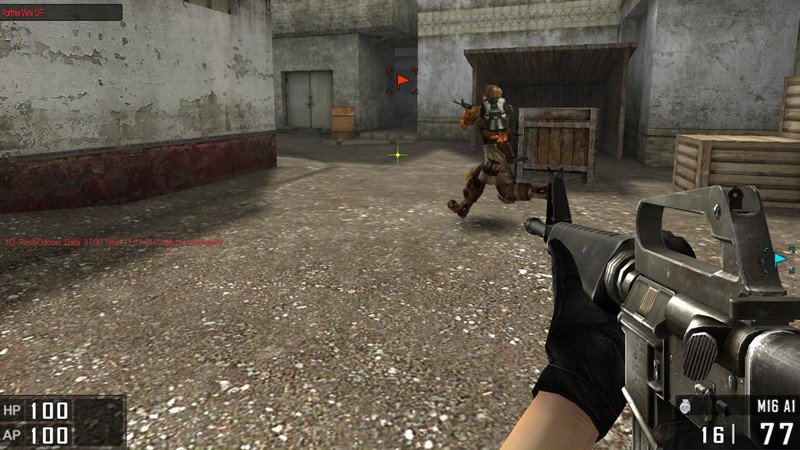Toggle the Partner View OFF label

point(24,12)
